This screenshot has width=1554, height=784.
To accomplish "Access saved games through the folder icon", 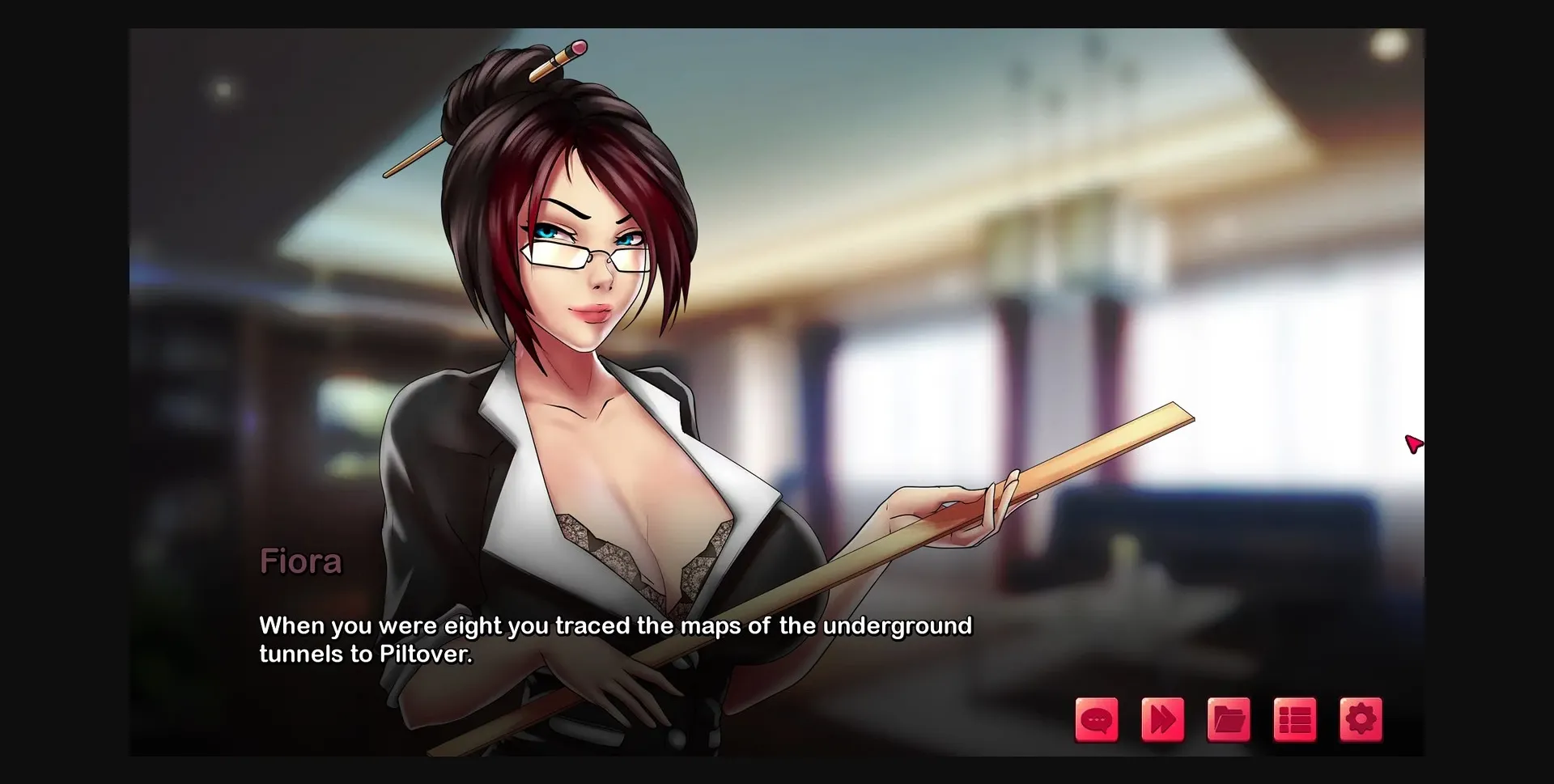I will tap(1228, 718).
